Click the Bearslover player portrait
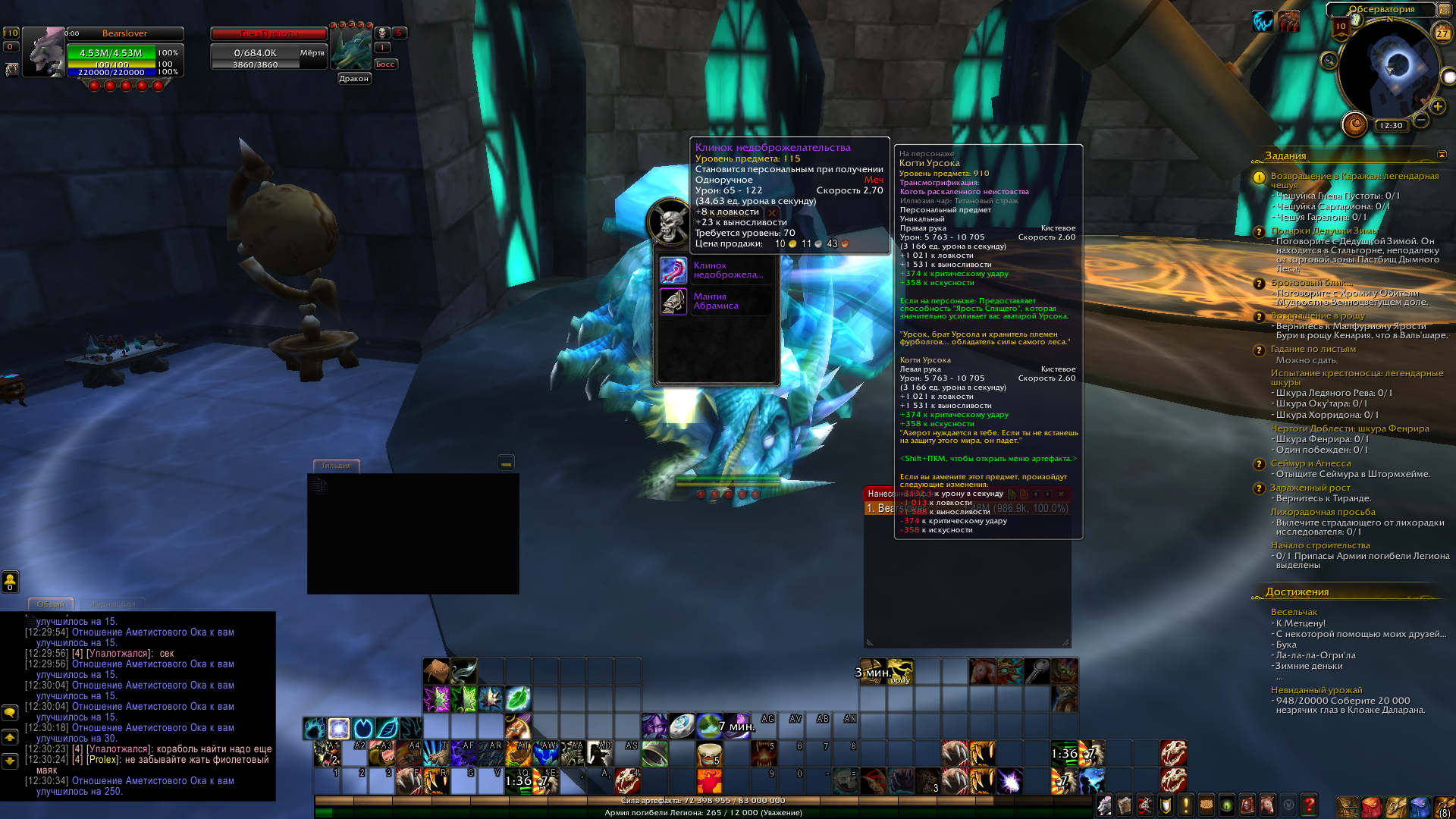 point(43,52)
